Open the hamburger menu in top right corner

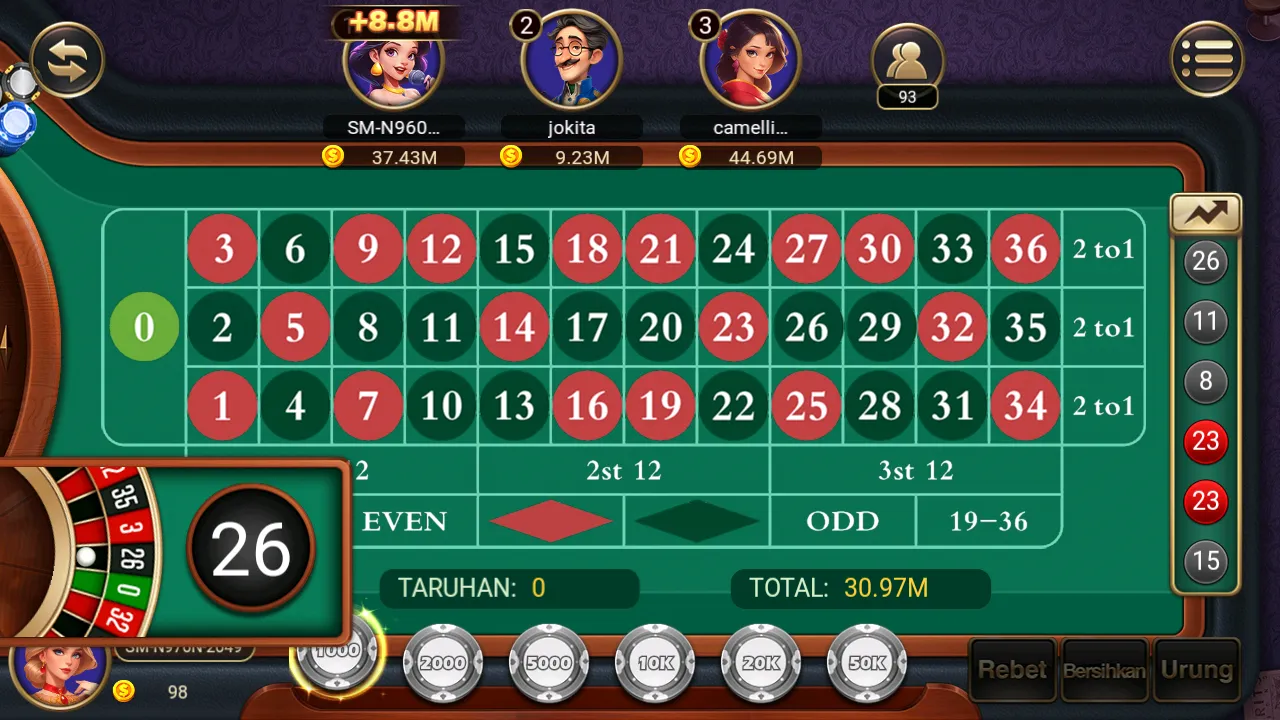1208,58
